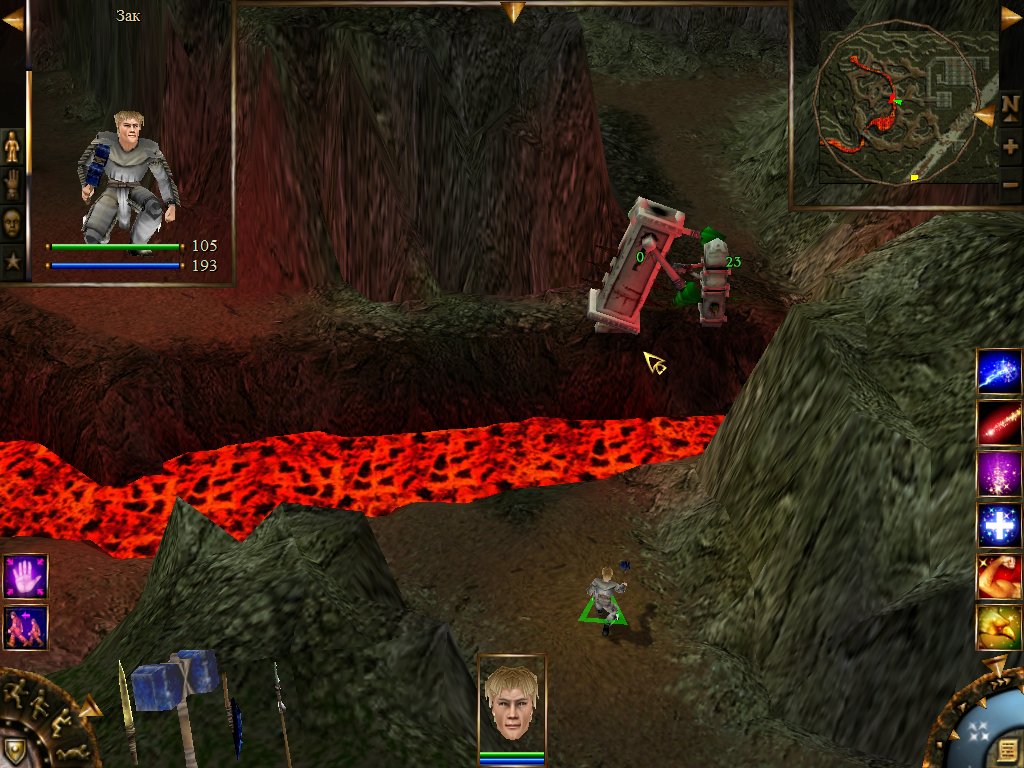The width and height of the screenshot is (1024, 768).
Task: Select Zak's face portrait at the bottom
Action: (511, 704)
